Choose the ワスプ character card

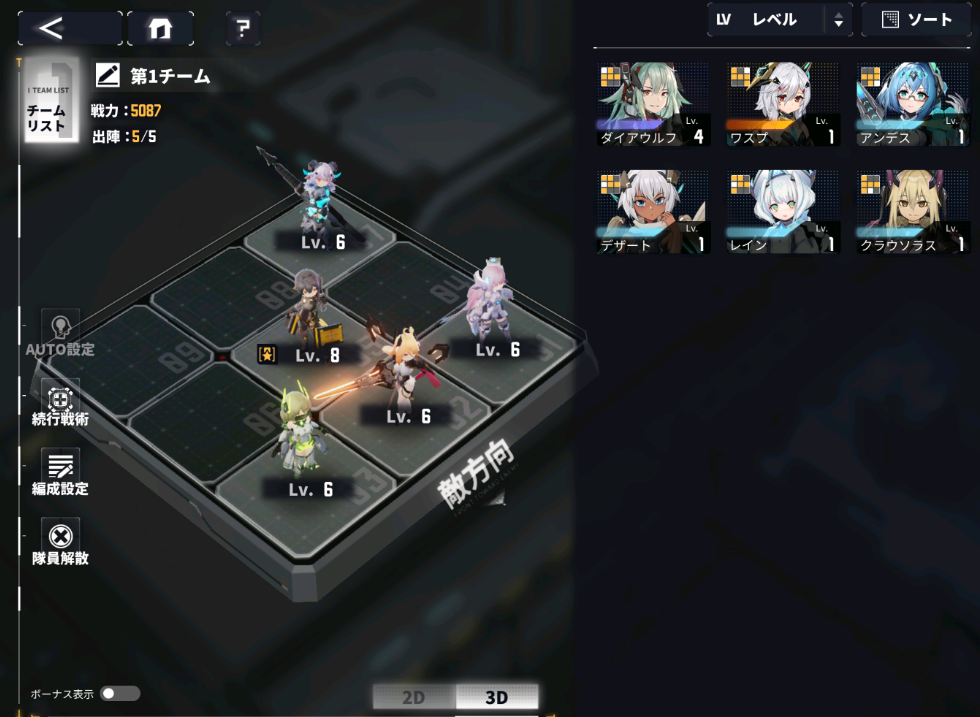tap(783, 105)
